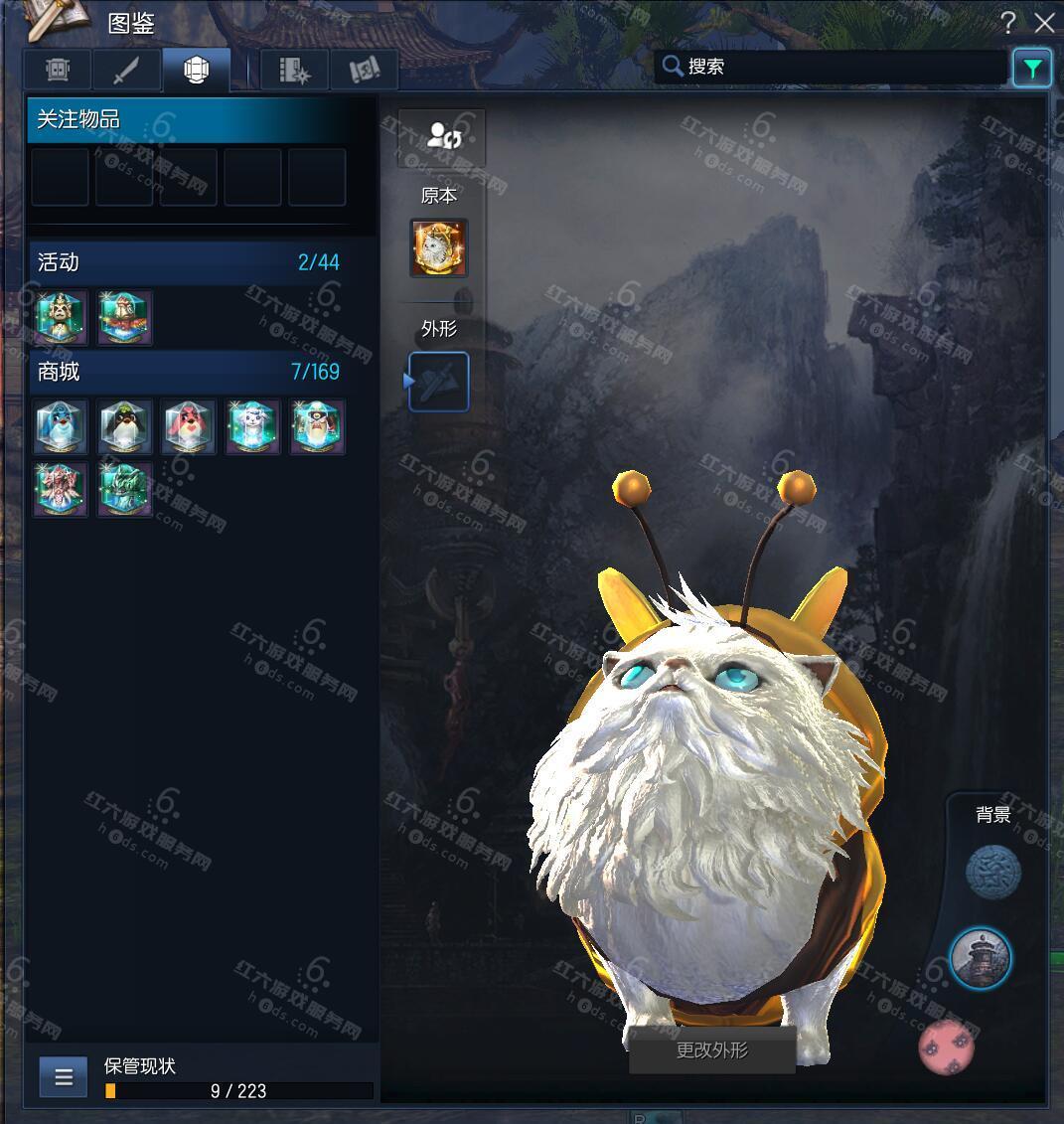The image size is (1064, 1124).
Task: Switch to the sword weapon tab
Action: [126, 71]
